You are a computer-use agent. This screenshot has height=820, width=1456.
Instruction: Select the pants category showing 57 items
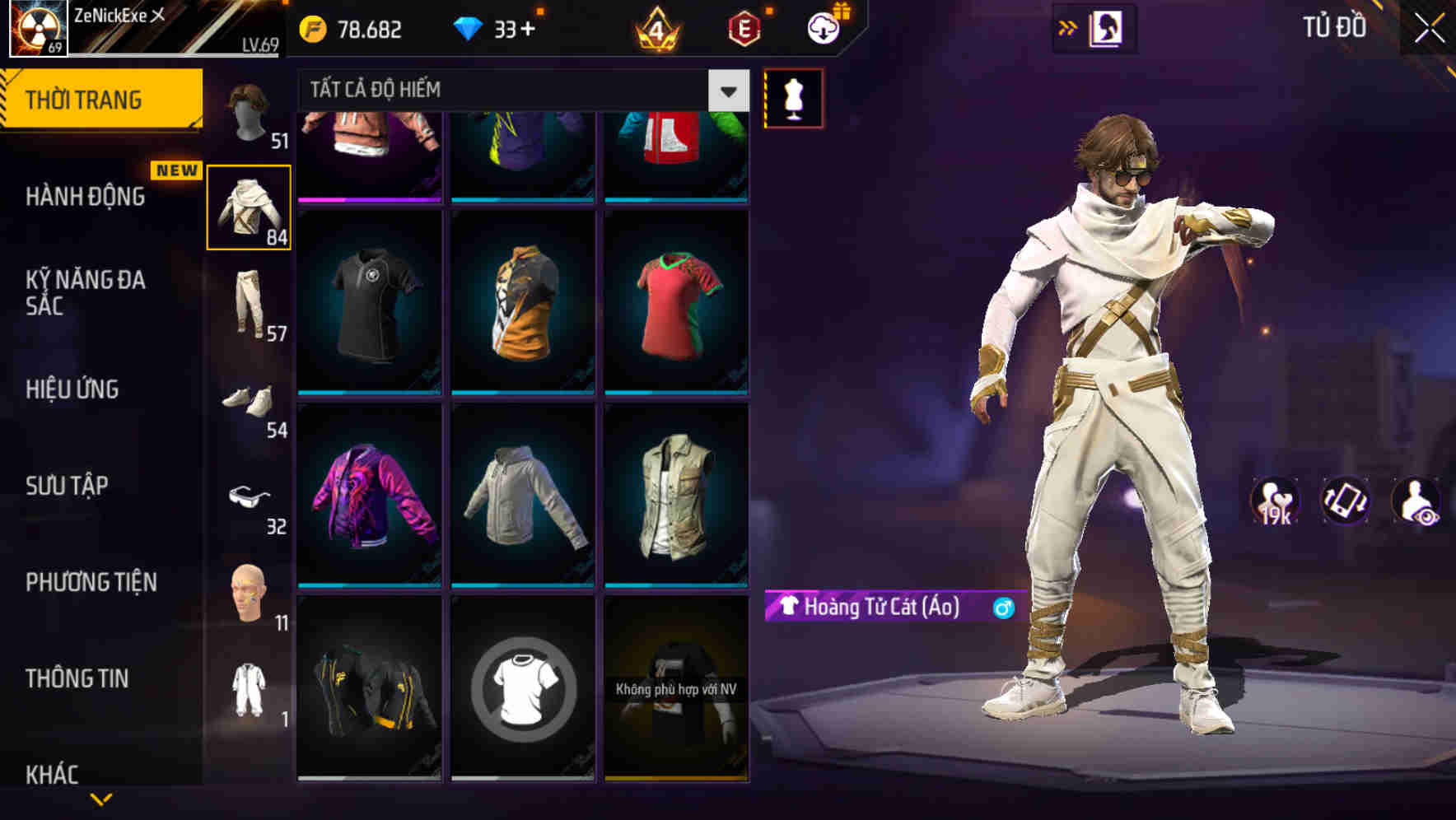[x=250, y=303]
